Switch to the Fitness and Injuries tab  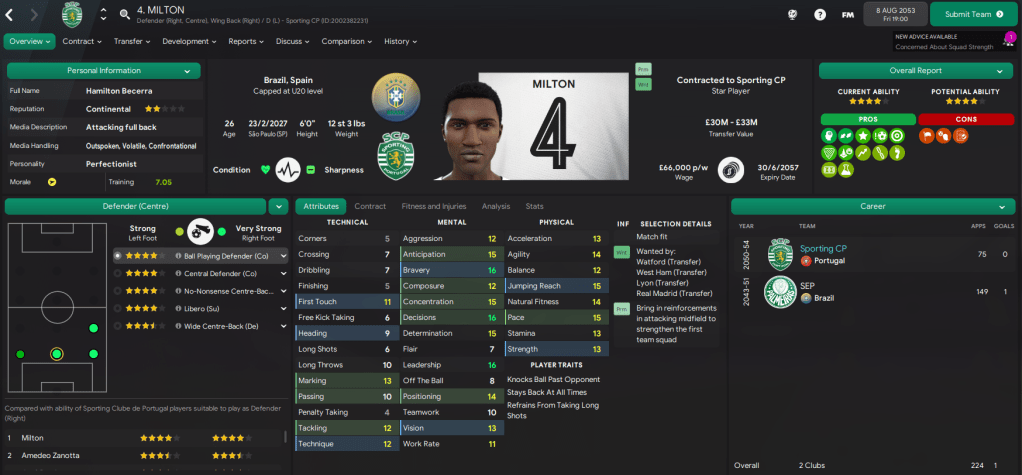(x=435, y=206)
